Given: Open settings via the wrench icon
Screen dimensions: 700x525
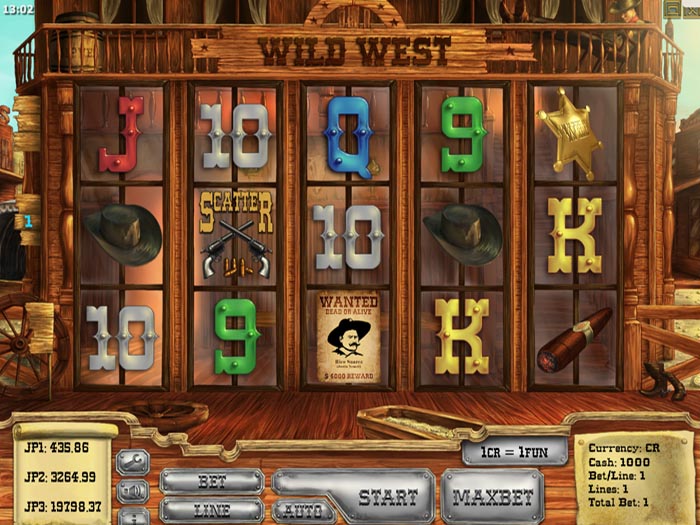Looking at the screenshot, I should (x=133, y=462).
